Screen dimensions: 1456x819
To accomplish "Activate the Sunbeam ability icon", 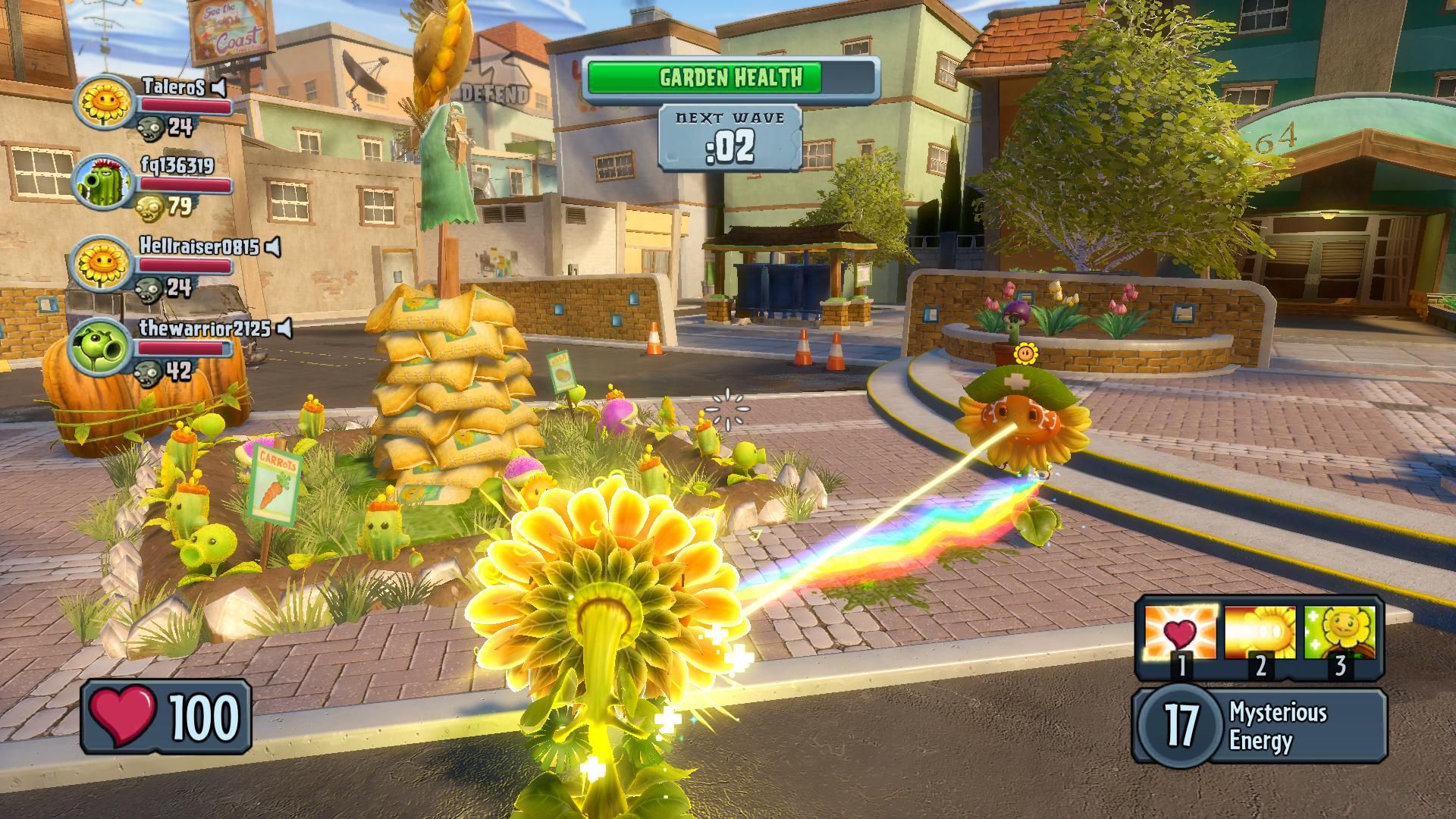I will [x=1260, y=632].
